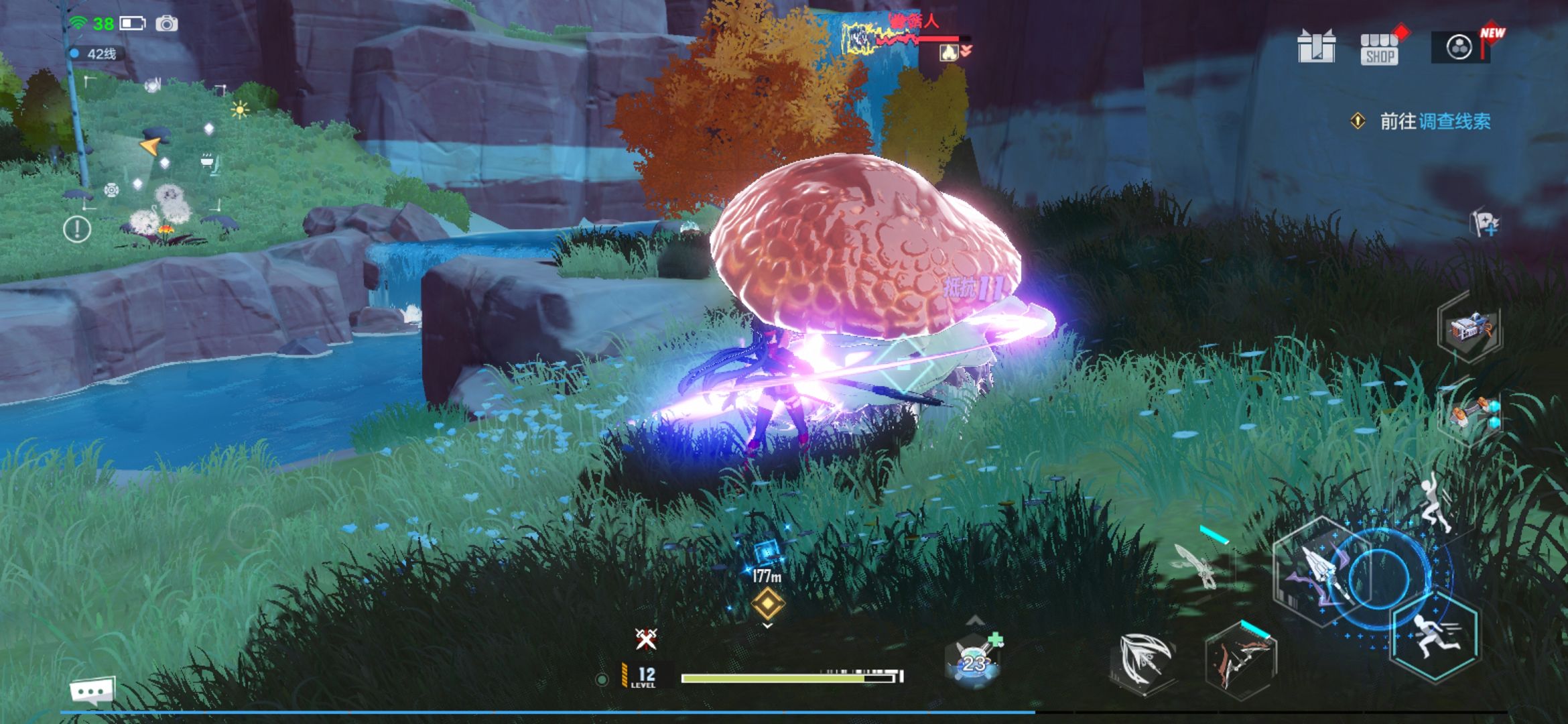Switch to the bow weapon slot

point(1241,660)
